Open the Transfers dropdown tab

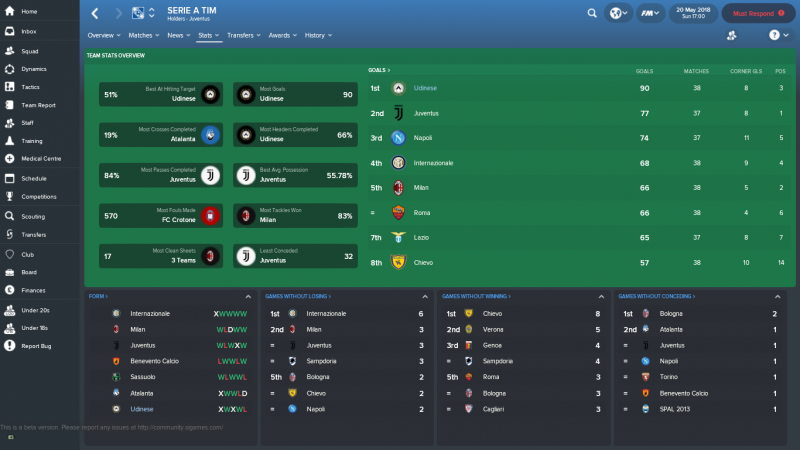[x=242, y=35]
